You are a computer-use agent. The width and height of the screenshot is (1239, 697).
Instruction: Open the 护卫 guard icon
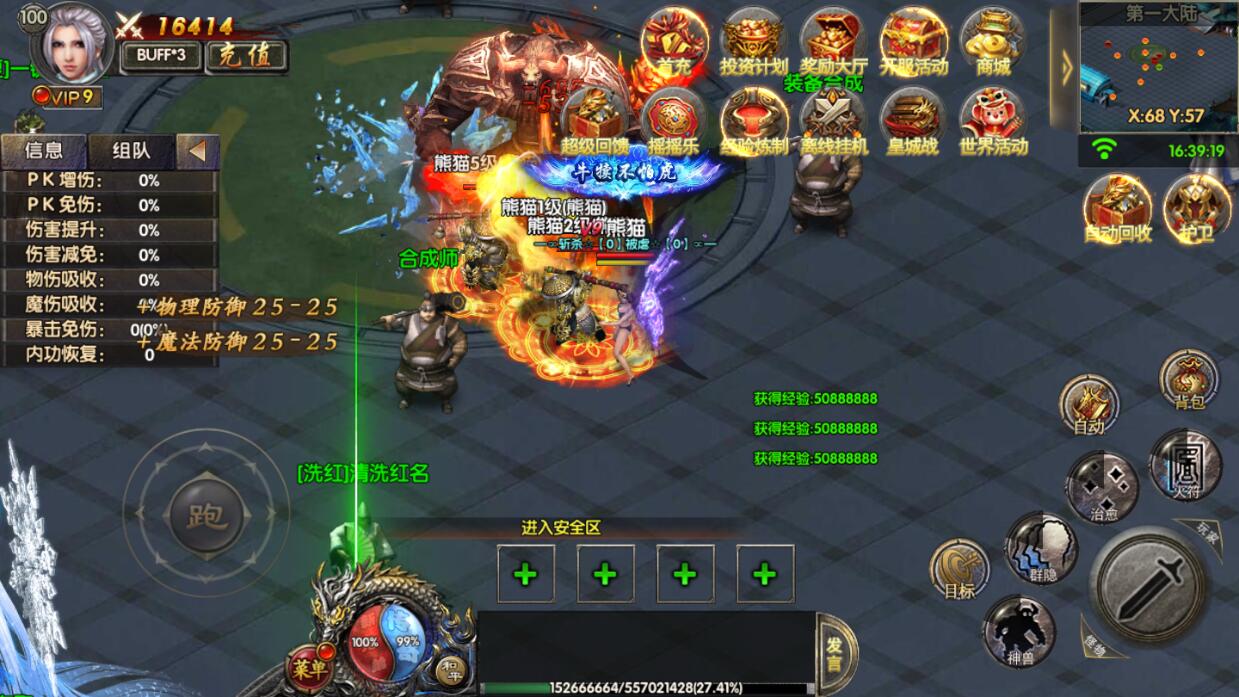coord(1196,208)
